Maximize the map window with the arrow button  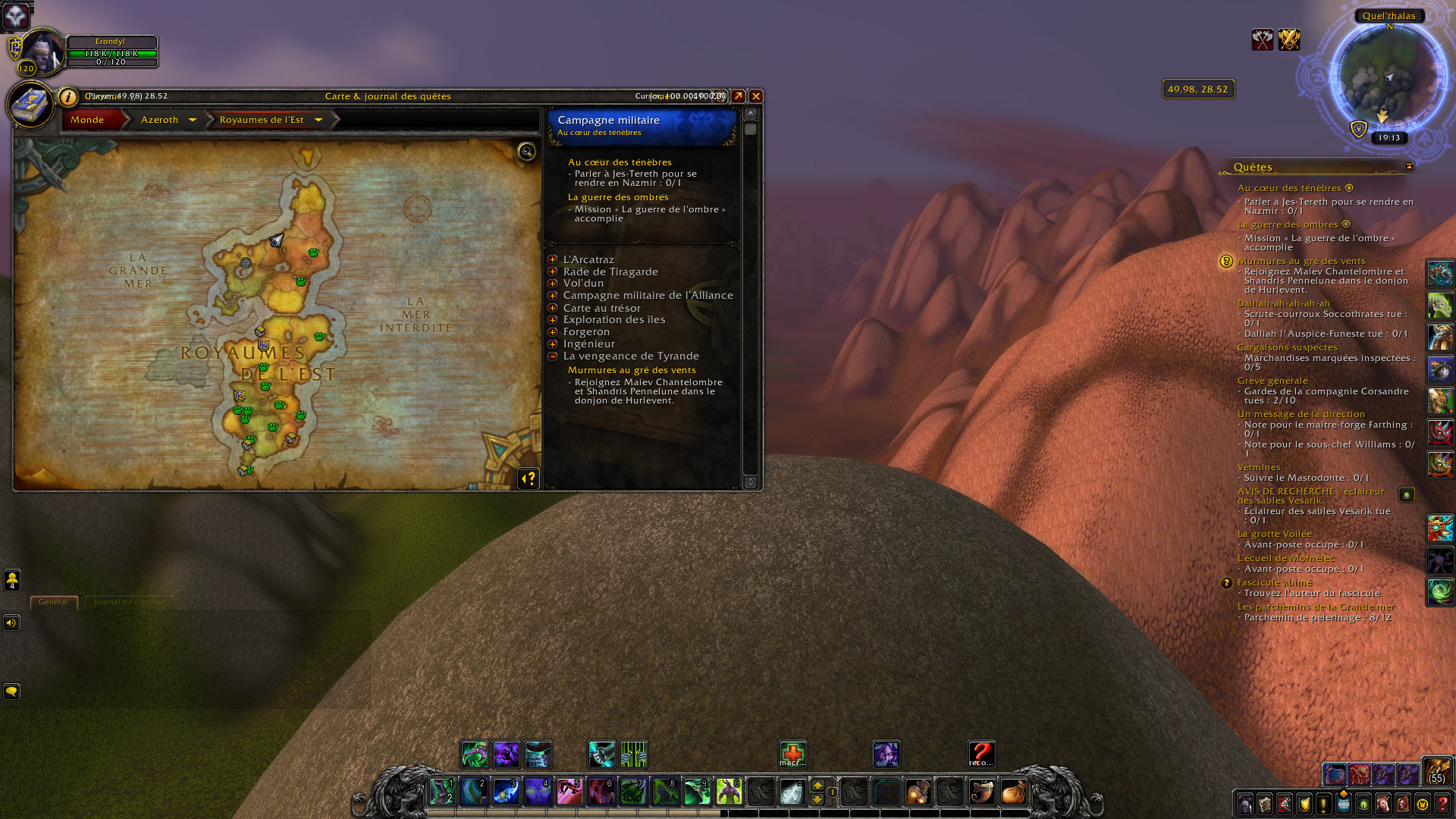(x=738, y=96)
